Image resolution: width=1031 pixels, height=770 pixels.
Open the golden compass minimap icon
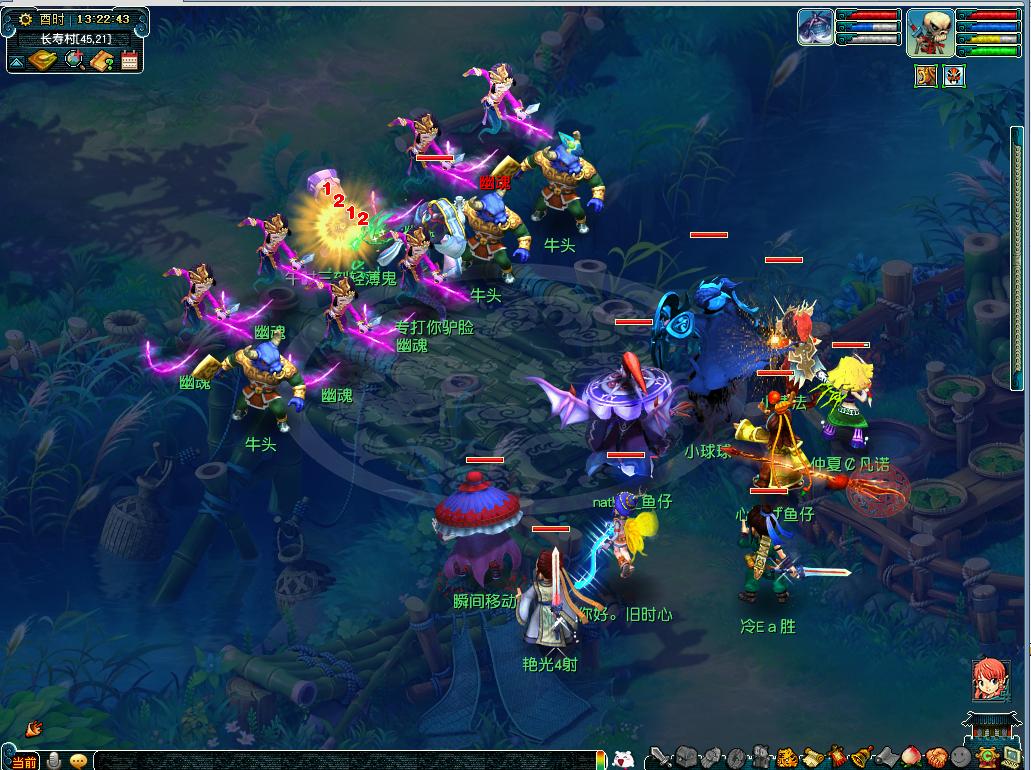coord(43,60)
